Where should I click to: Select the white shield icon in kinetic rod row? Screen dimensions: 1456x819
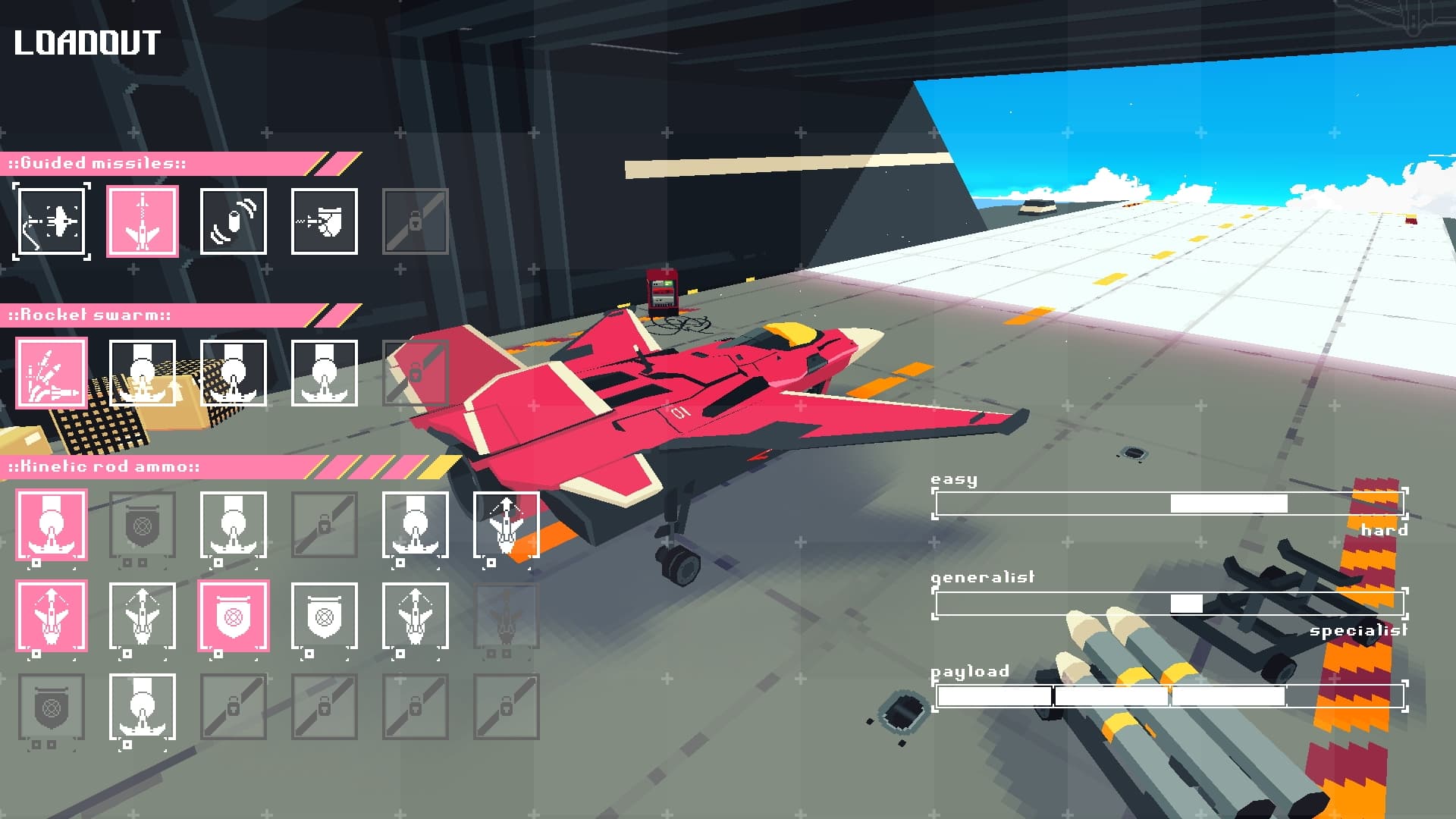pyautogui.click(x=324, y=617)
